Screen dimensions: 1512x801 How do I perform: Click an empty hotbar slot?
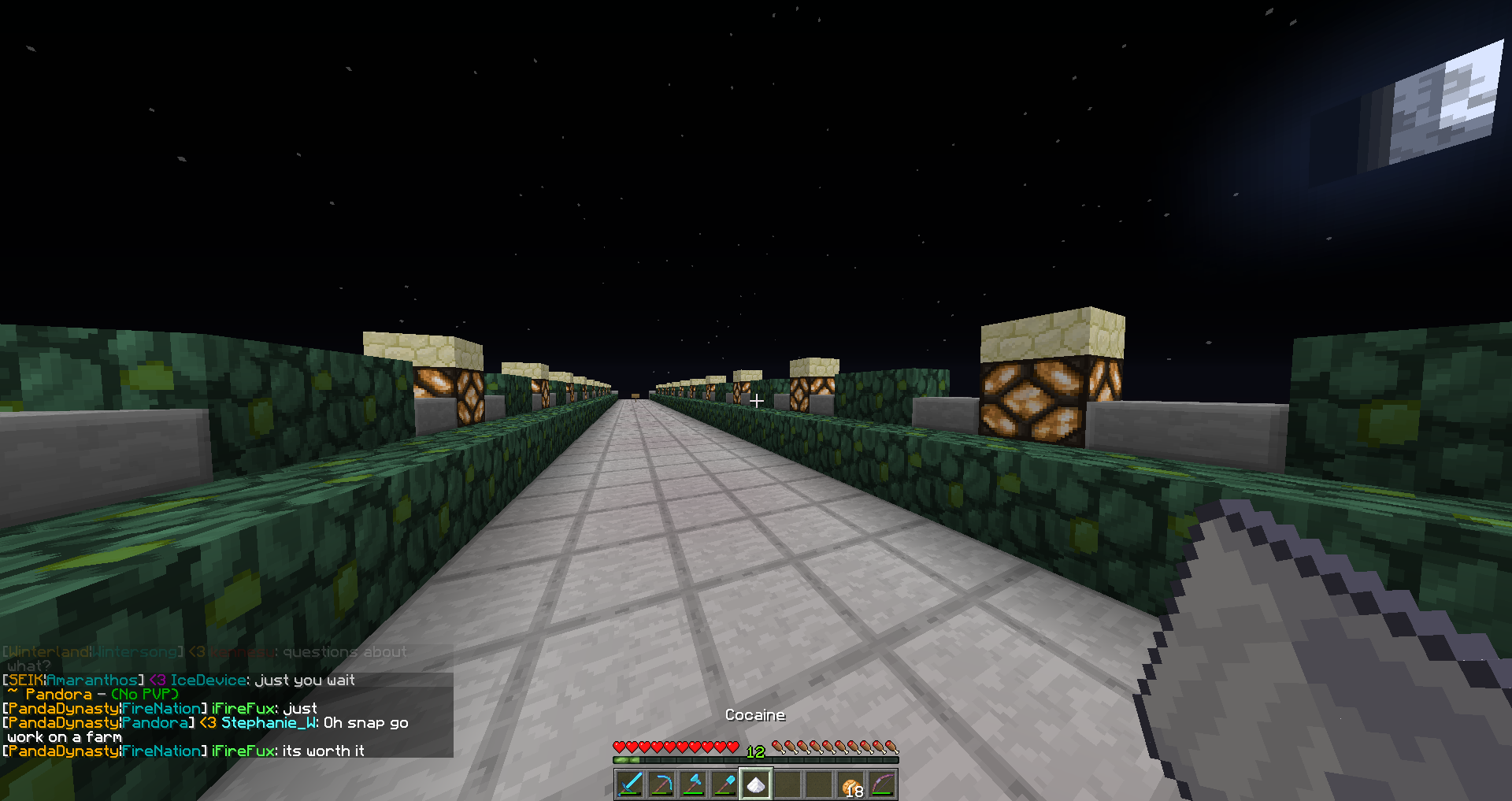[786, 784]
